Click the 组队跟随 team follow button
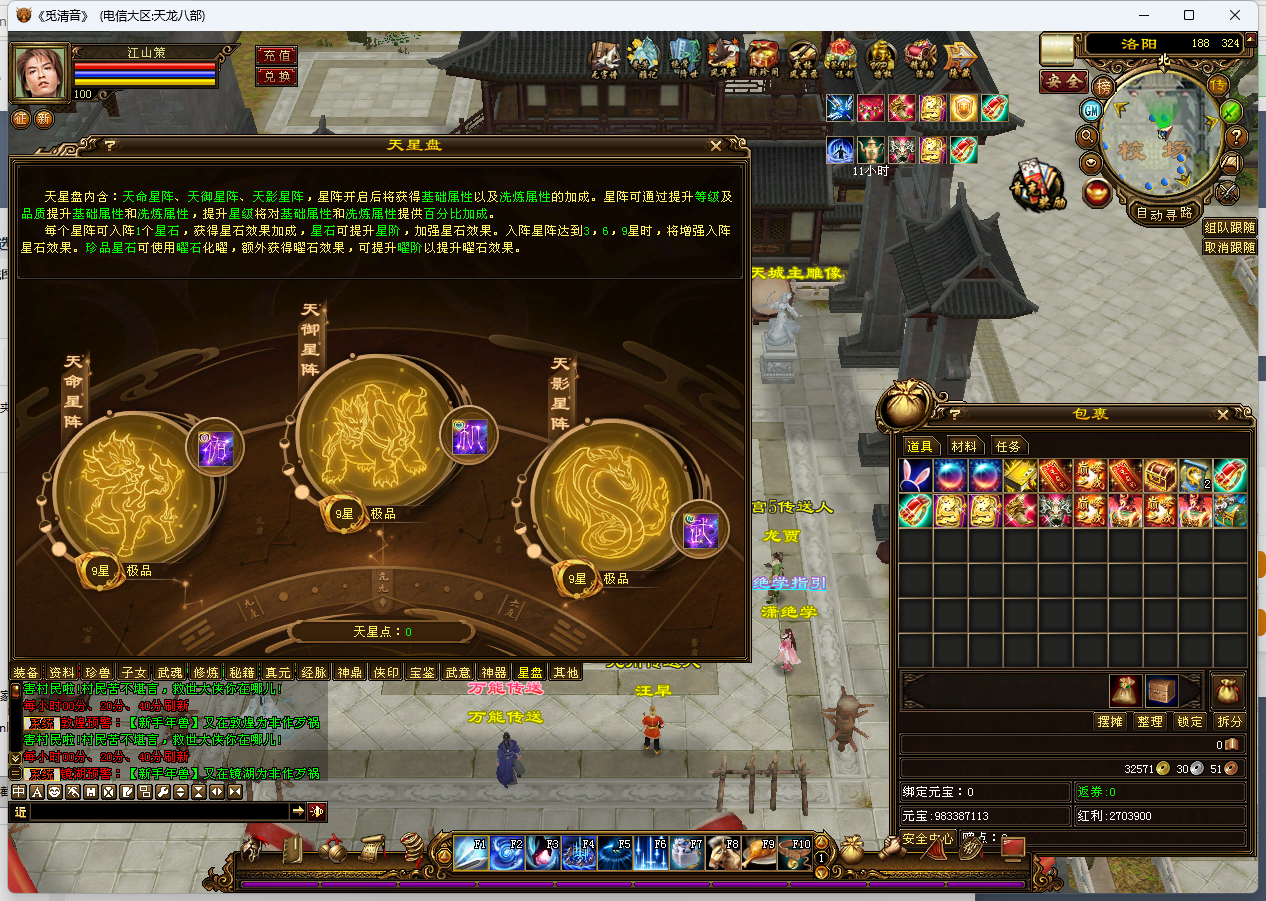 pyautogui.click(x=1229, y=227)
